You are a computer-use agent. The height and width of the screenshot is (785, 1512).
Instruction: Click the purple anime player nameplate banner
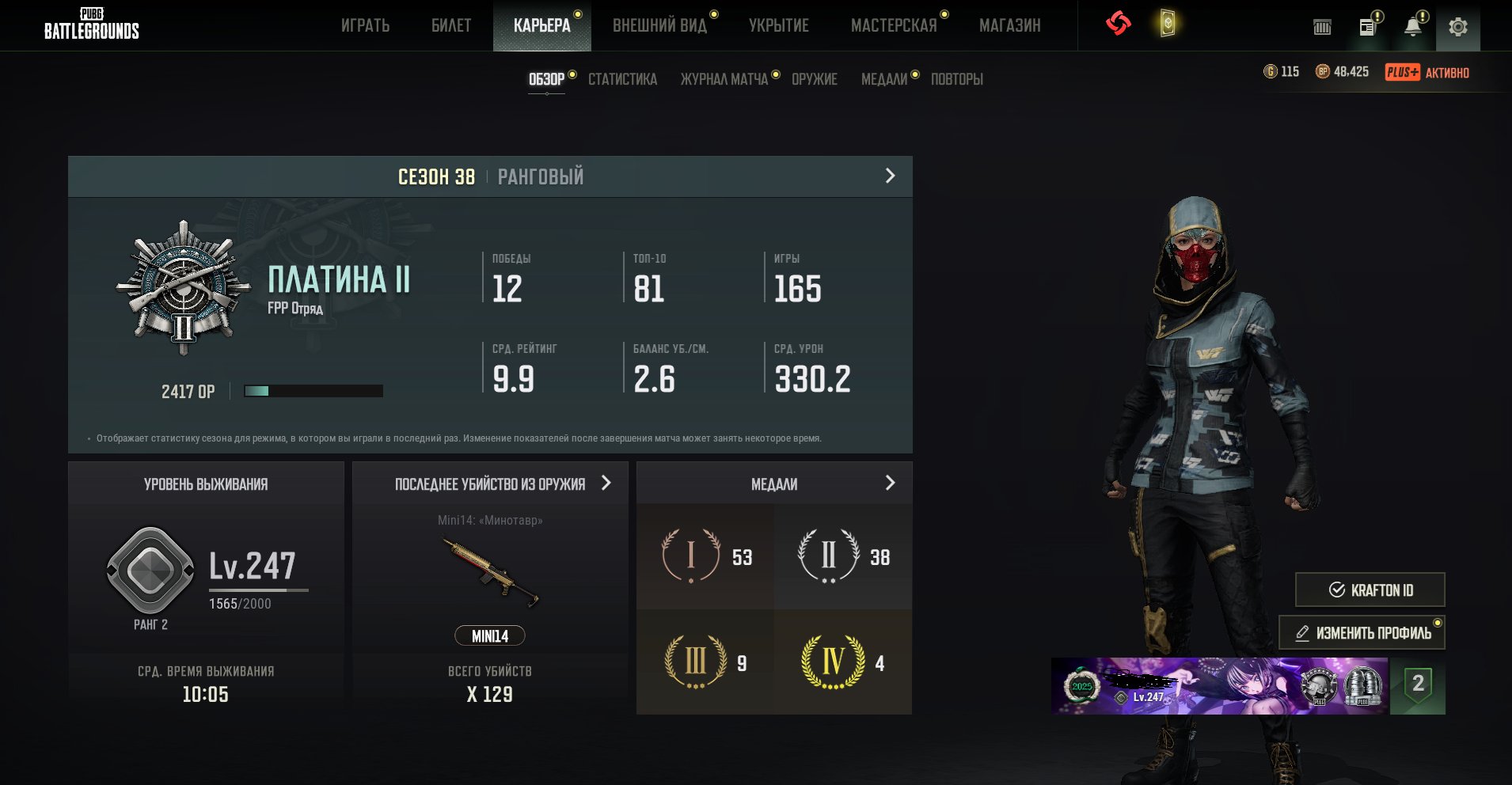pyautogui.click(x=1219, y=686)
